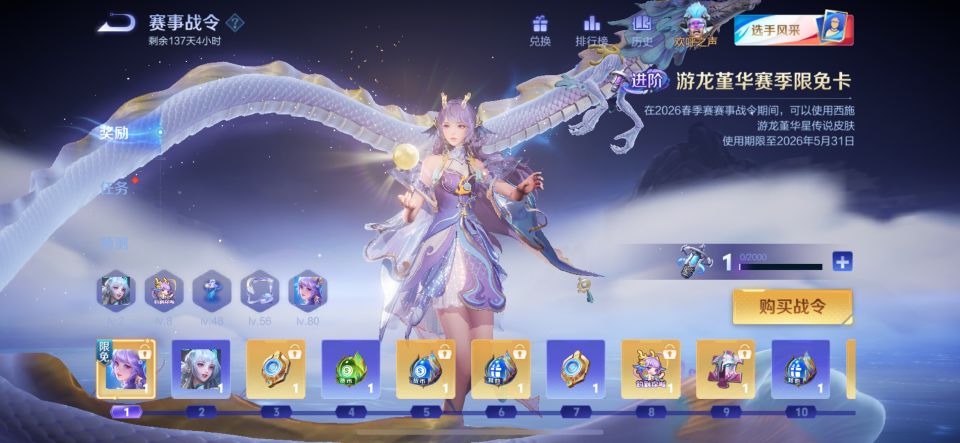Buy the battle pass with 购买战令
Image resolution: width=960 pixels, height=443 pixels.
tap(792, 307)
